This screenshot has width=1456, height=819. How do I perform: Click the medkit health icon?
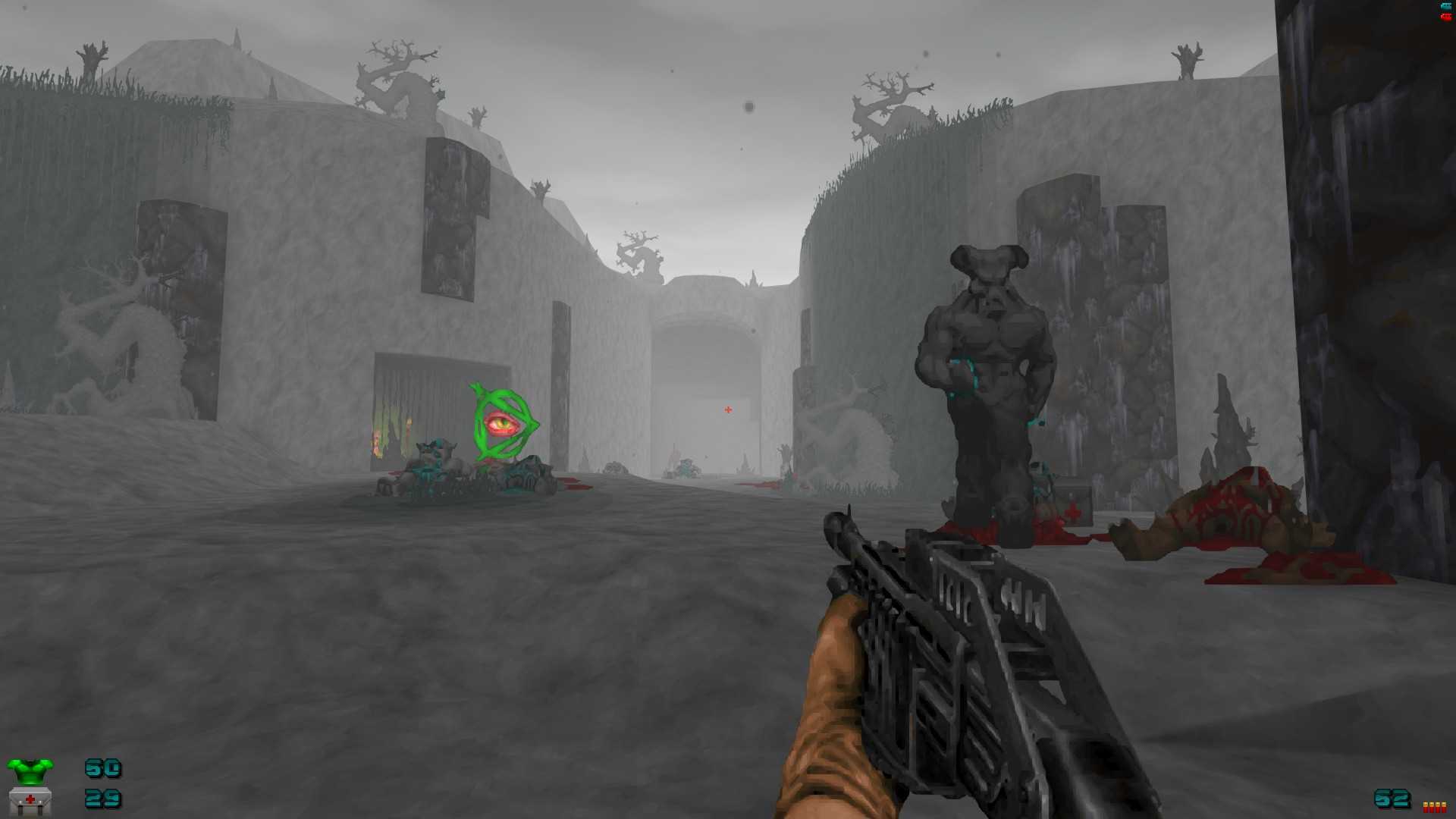click(30, 800)
